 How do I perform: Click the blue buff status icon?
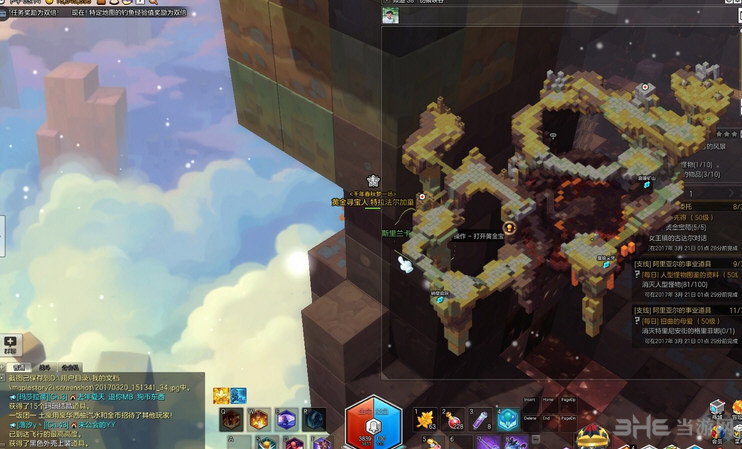click(x=239, y=396)
